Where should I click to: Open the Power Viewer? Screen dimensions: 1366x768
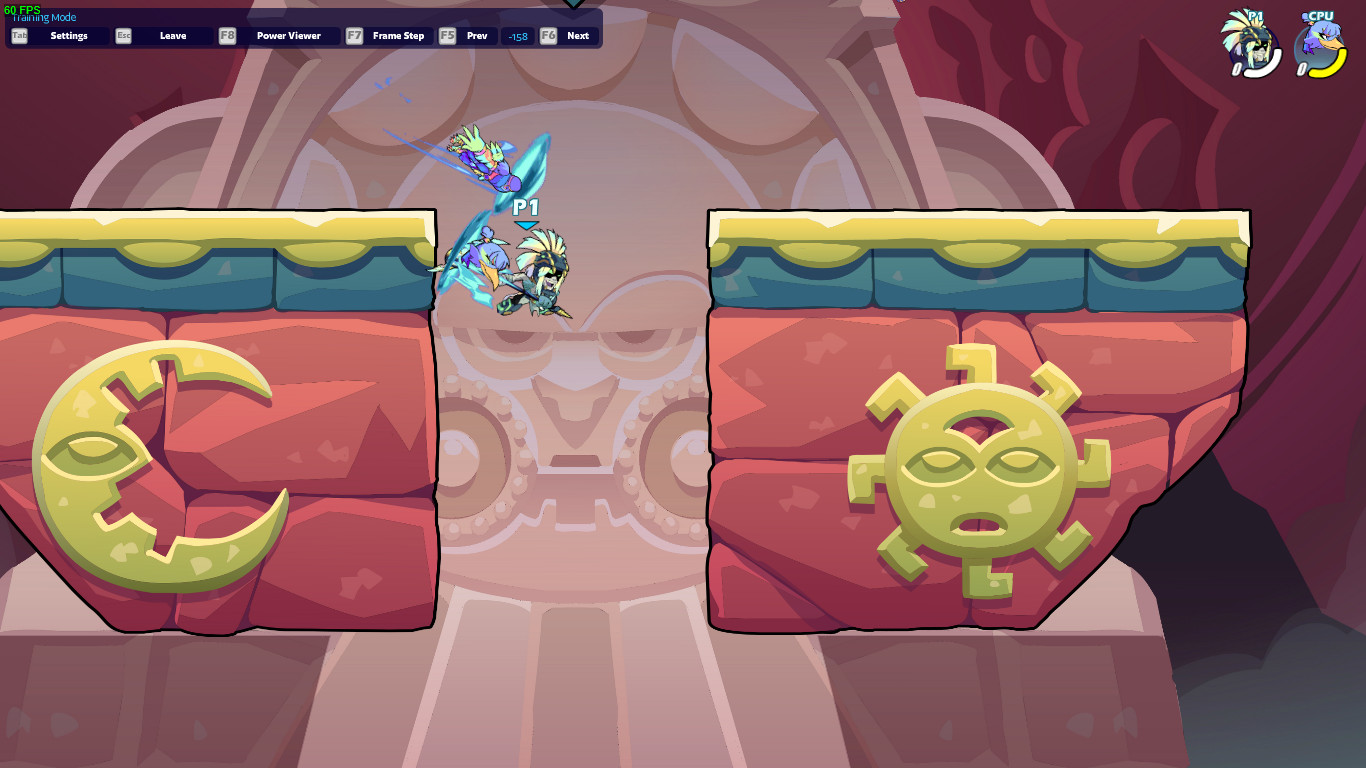pos(288,35)
